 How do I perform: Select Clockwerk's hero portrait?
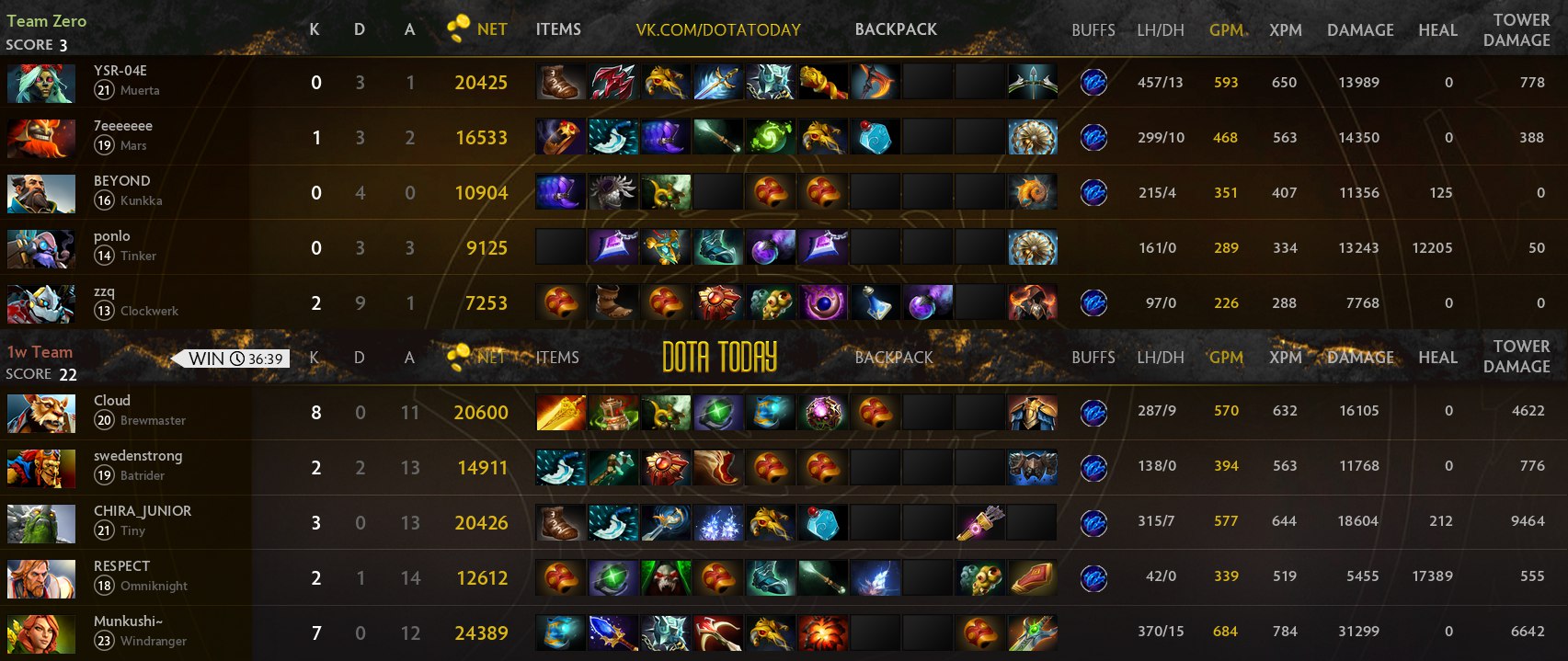40,303
